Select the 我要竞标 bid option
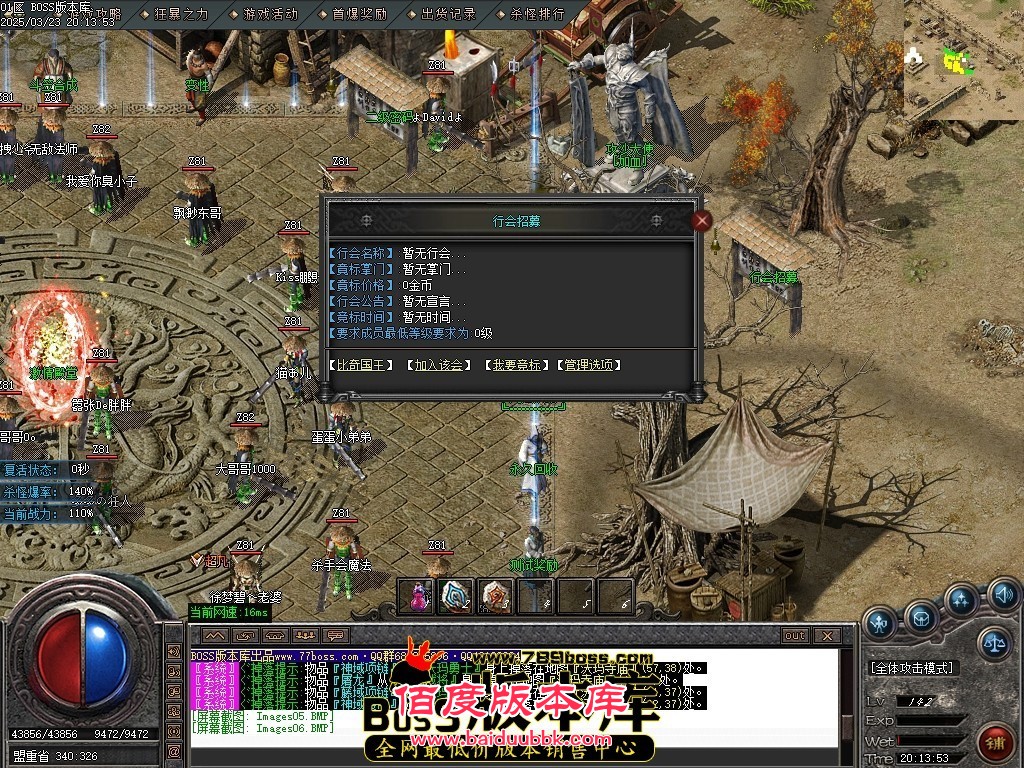Viewport: 1024px width, 768px height. (515, 365)
